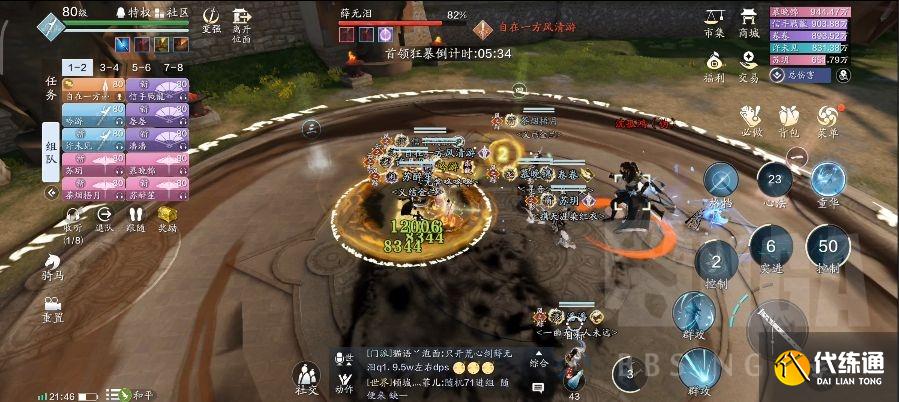The width and height of the screenshot is (899, 402).
Task: Activate the 跟随 follow button
Action: (x=135, y=216)
